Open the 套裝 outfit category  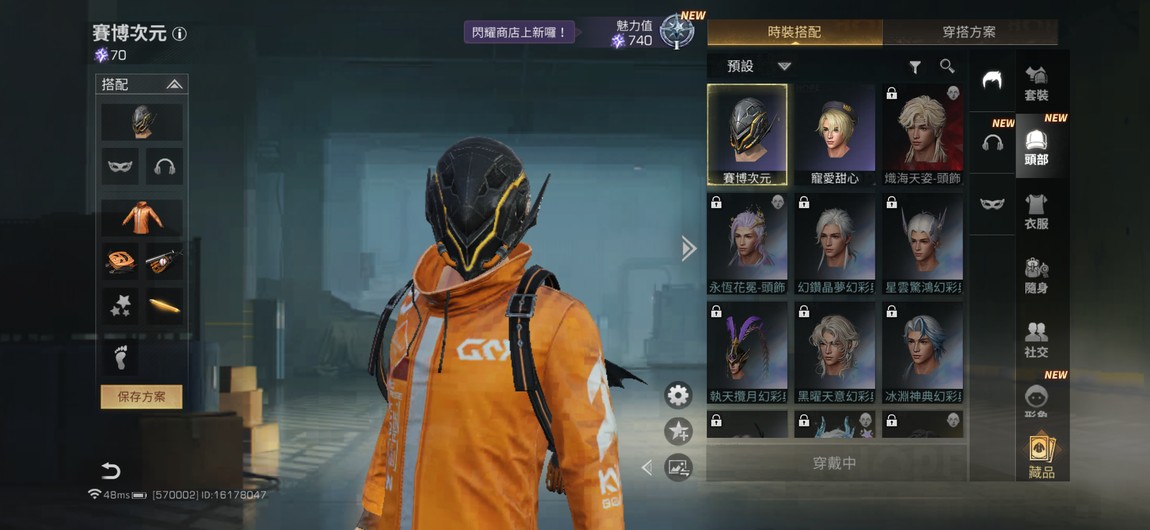coord(1036,84)
